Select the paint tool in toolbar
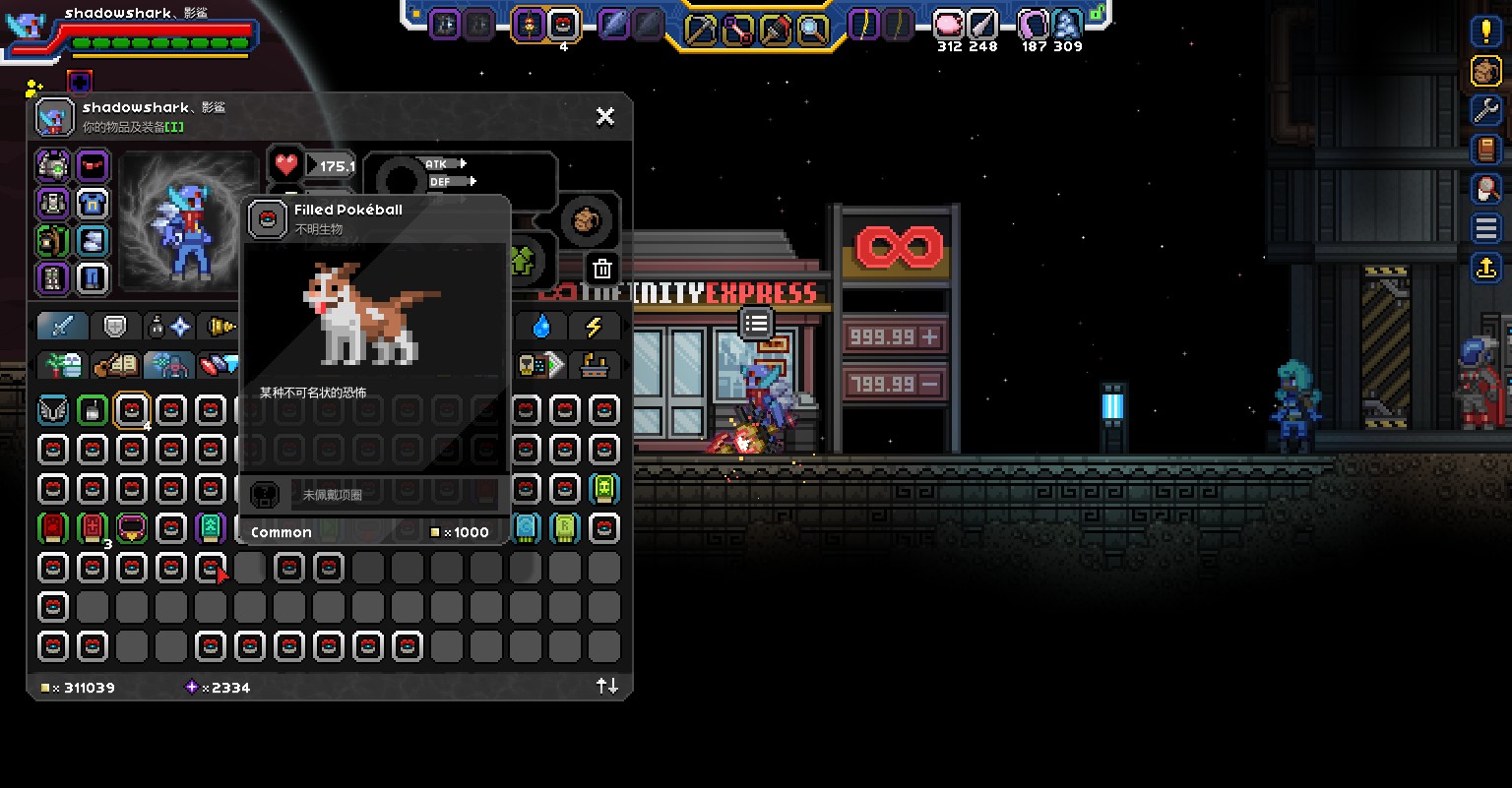Screen dimensions: 1512x788 (x=775, y=29)
